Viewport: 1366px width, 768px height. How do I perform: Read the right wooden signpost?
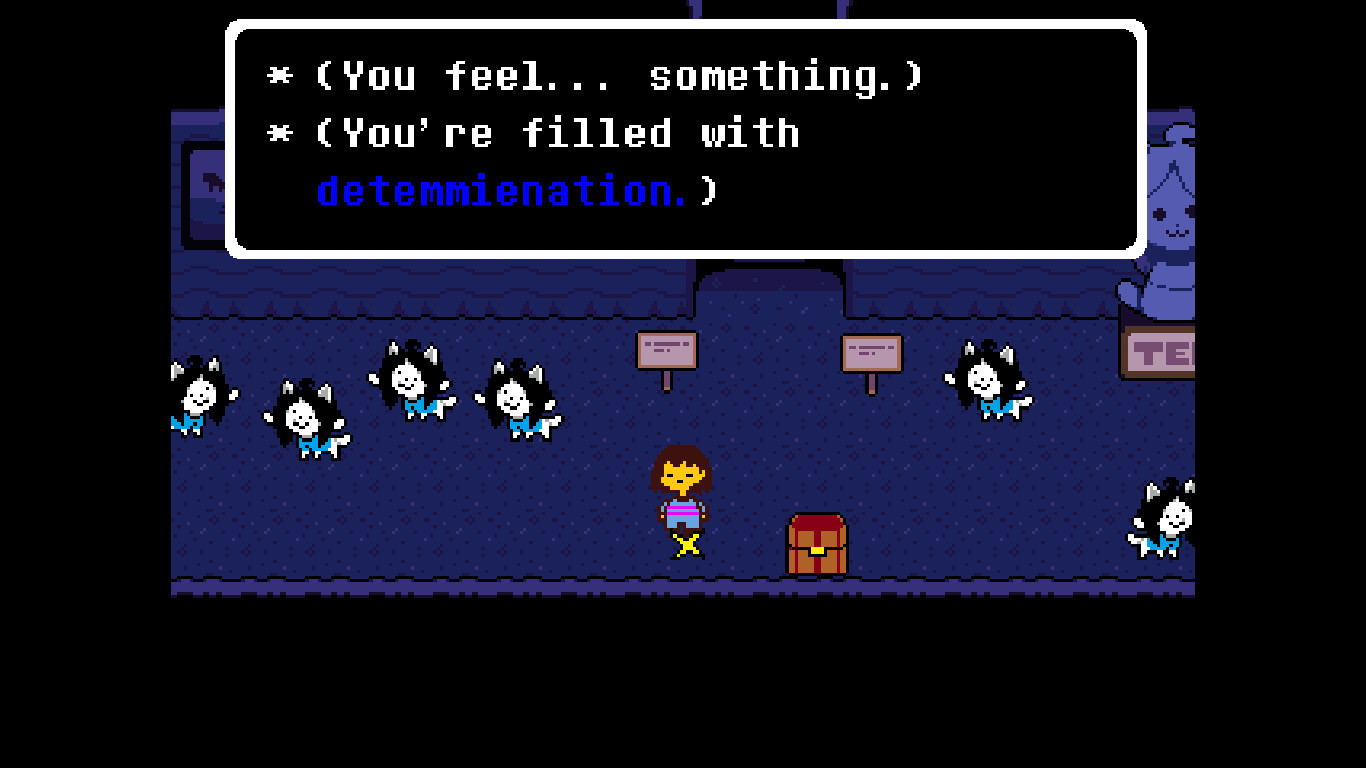(870, 353)
